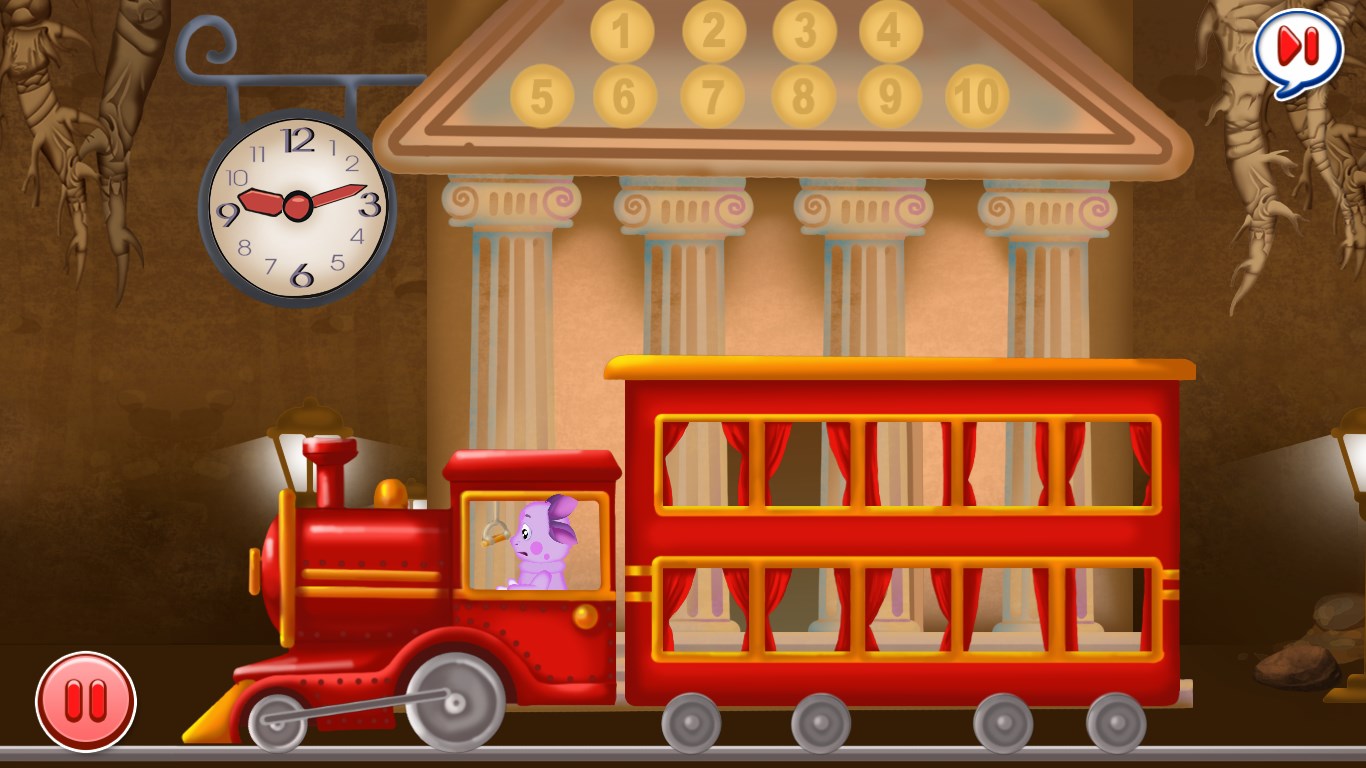Choose gold coin number 6
Screen dimensions: 1366x768
pos(625,97)
